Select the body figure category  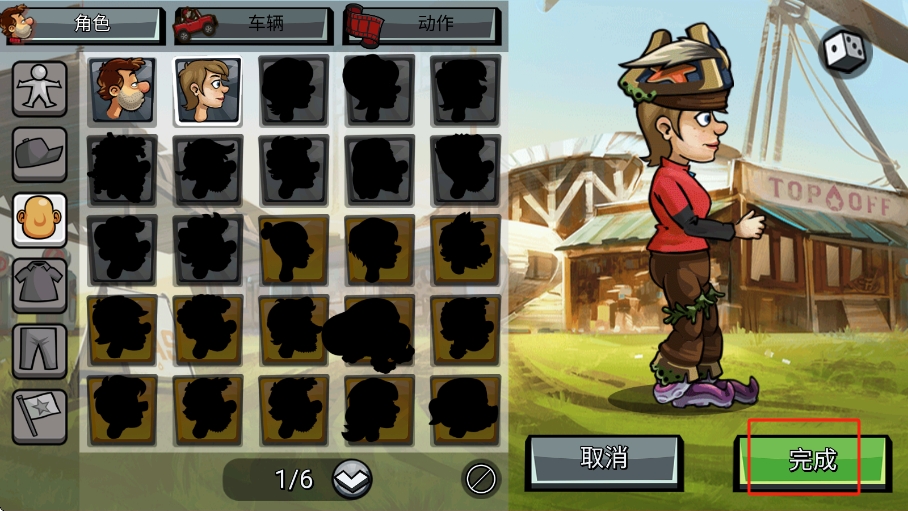[x=40, y=90]
